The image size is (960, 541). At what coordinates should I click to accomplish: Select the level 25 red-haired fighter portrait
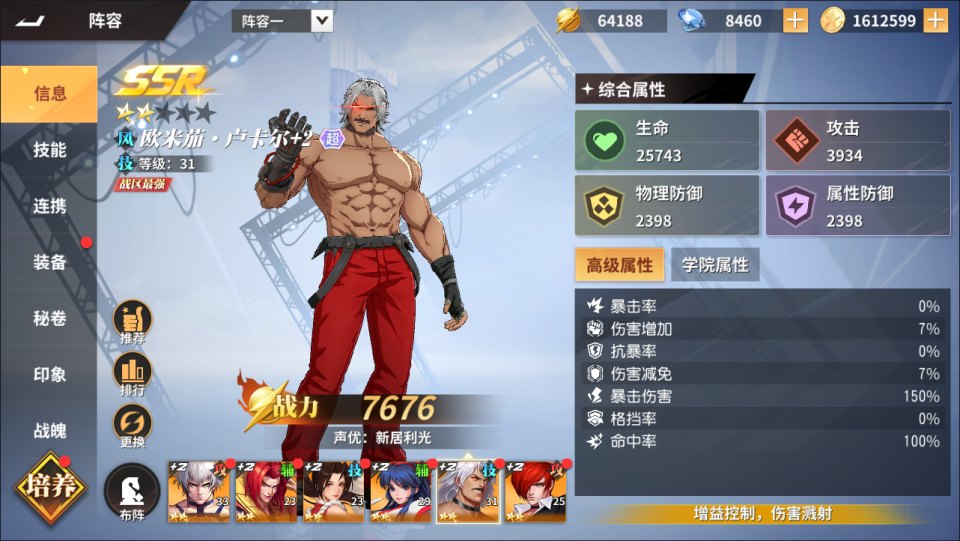tap(535, 492)
